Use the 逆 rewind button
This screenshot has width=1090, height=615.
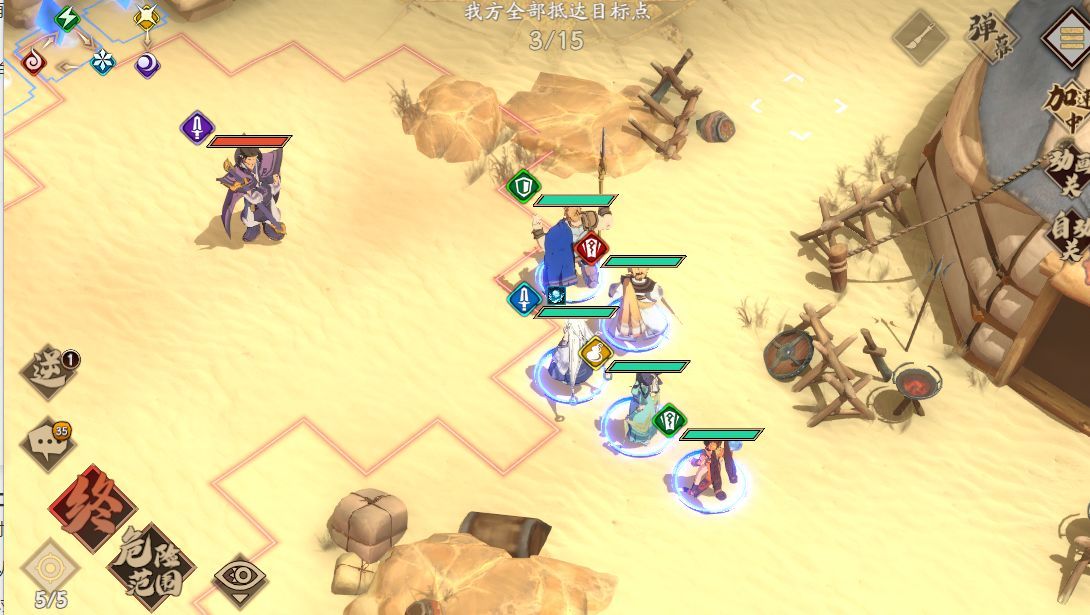click(51, 372)
